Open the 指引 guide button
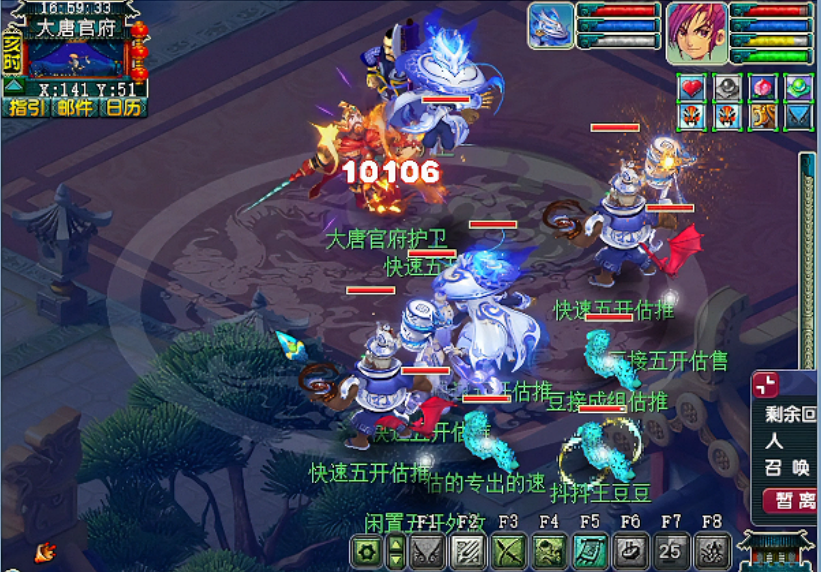 27,107
